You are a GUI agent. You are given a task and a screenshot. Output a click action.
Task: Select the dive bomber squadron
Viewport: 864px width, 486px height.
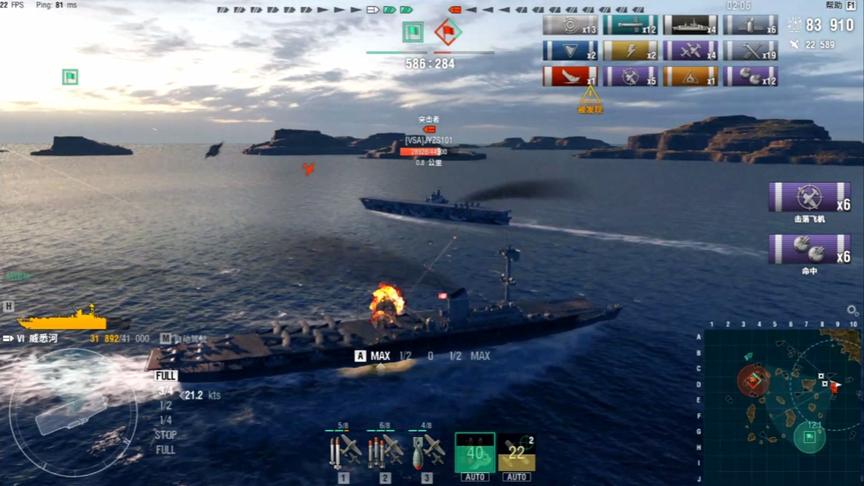tap(427, 450)
